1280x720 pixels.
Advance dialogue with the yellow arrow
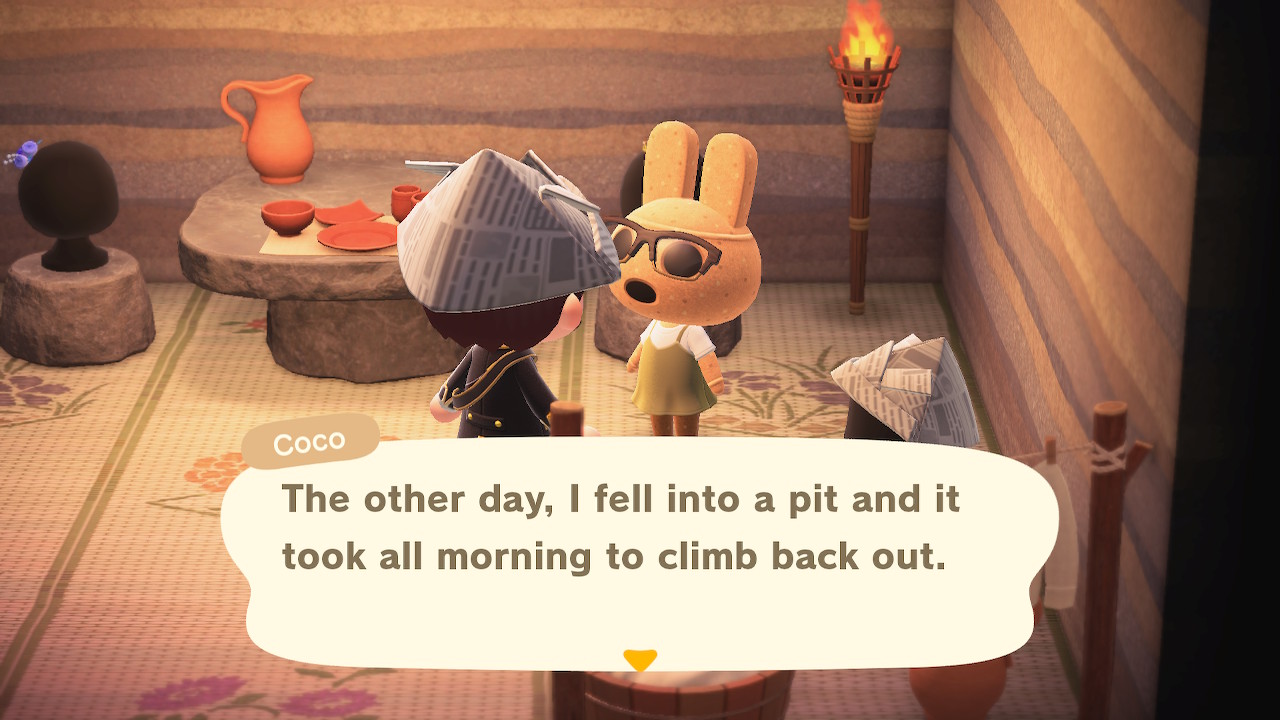coord(639,660)
